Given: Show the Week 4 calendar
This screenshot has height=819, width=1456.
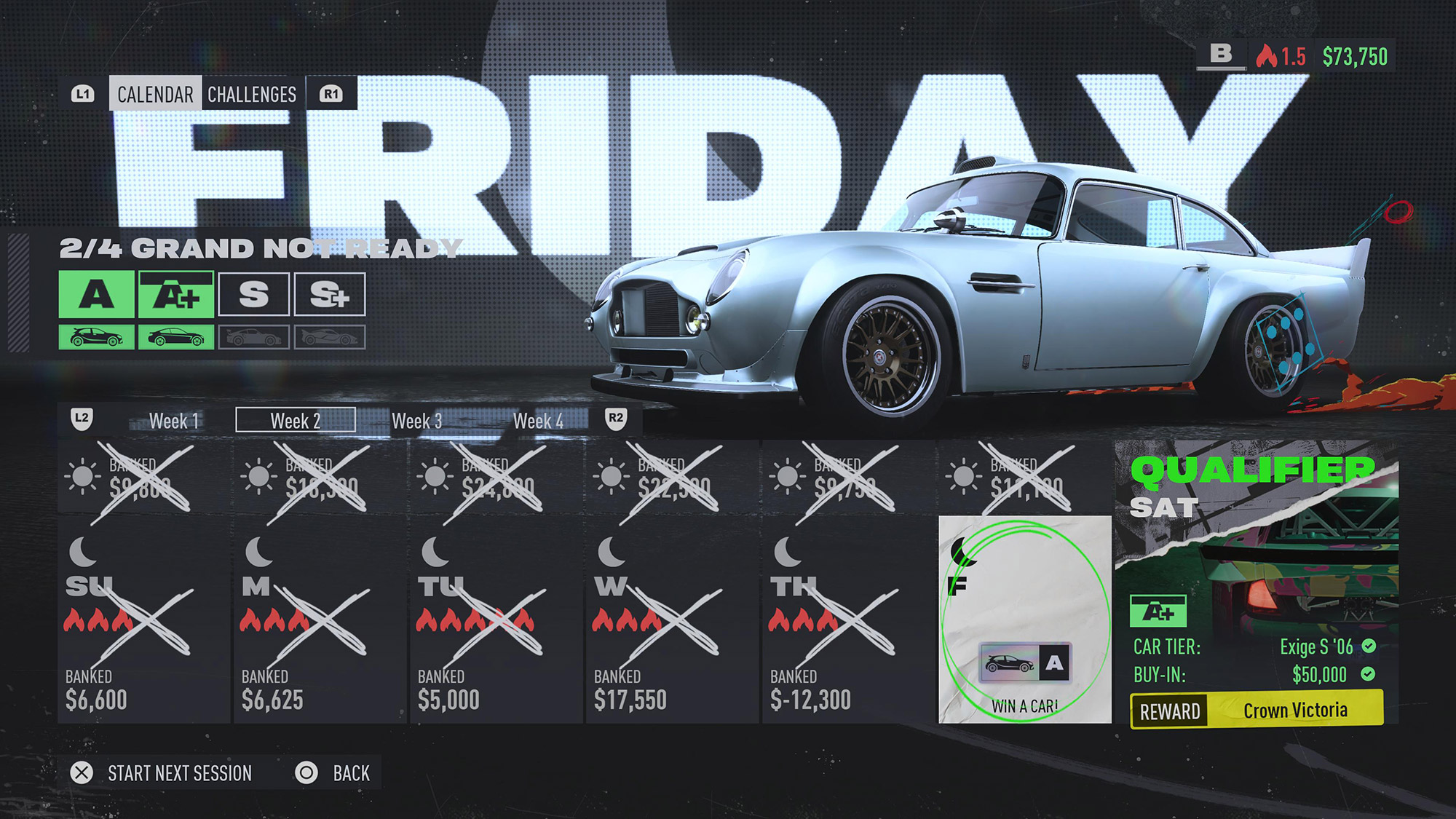Looking at the screenshot, I should pyautogui.click(x=538, y=421).
